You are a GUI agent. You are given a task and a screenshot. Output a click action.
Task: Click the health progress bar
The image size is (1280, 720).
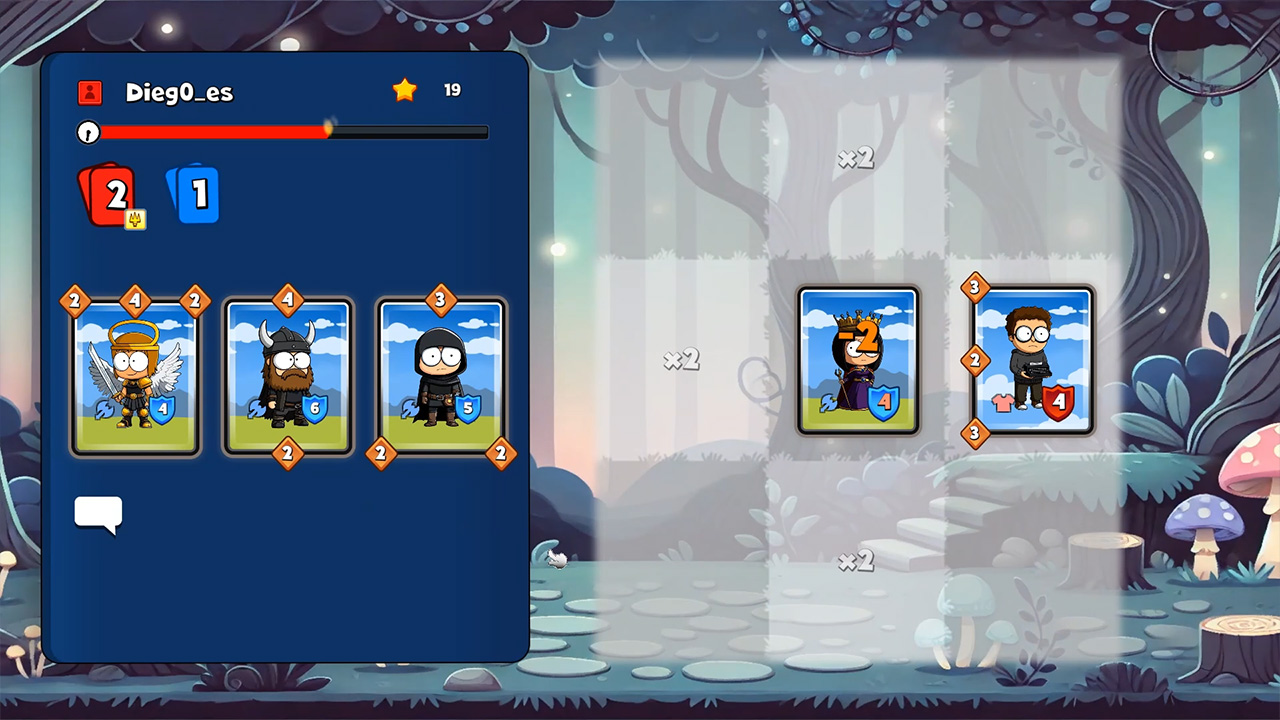tap(280, 132)
